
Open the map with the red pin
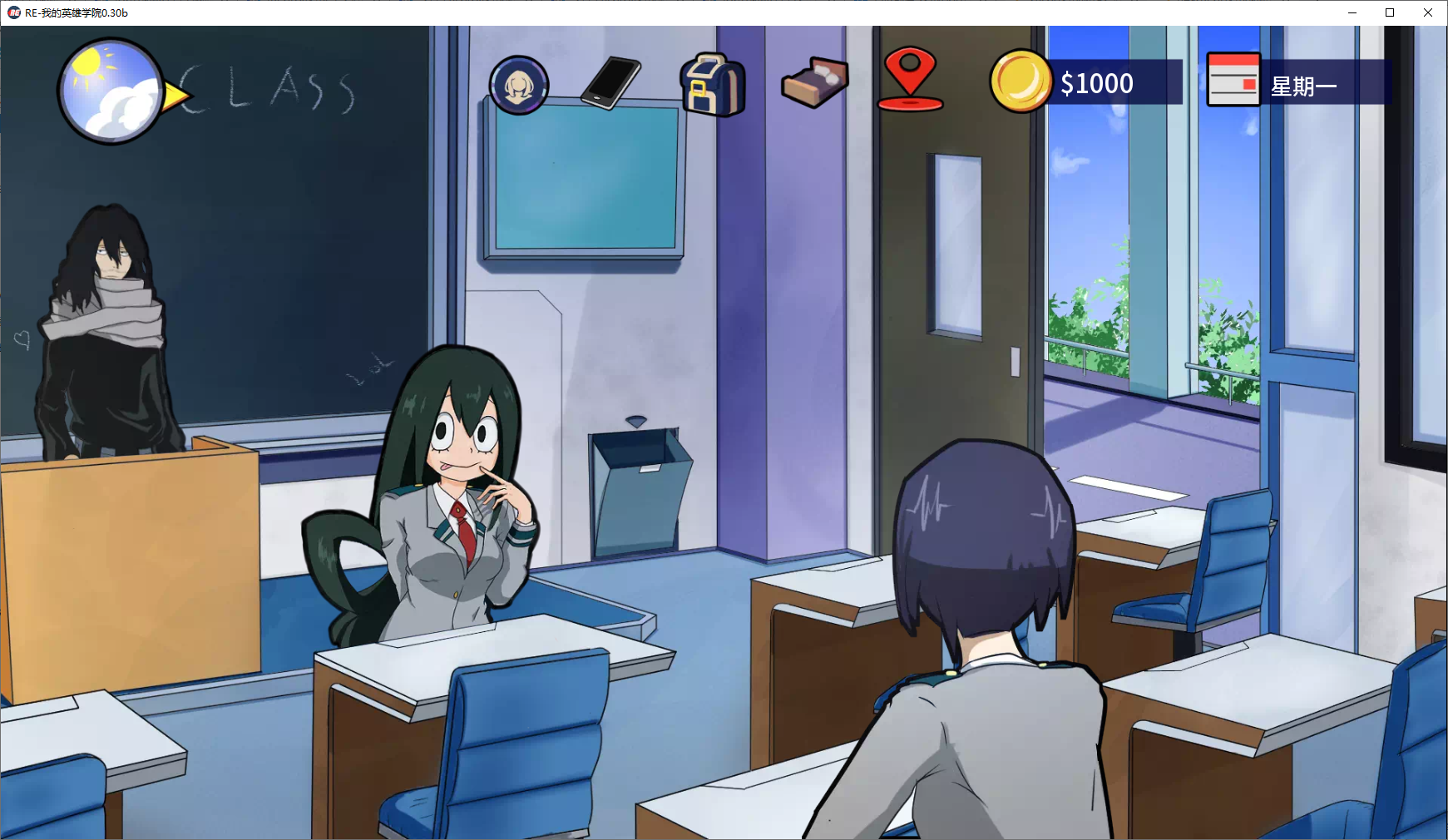[x=910, y=79]
